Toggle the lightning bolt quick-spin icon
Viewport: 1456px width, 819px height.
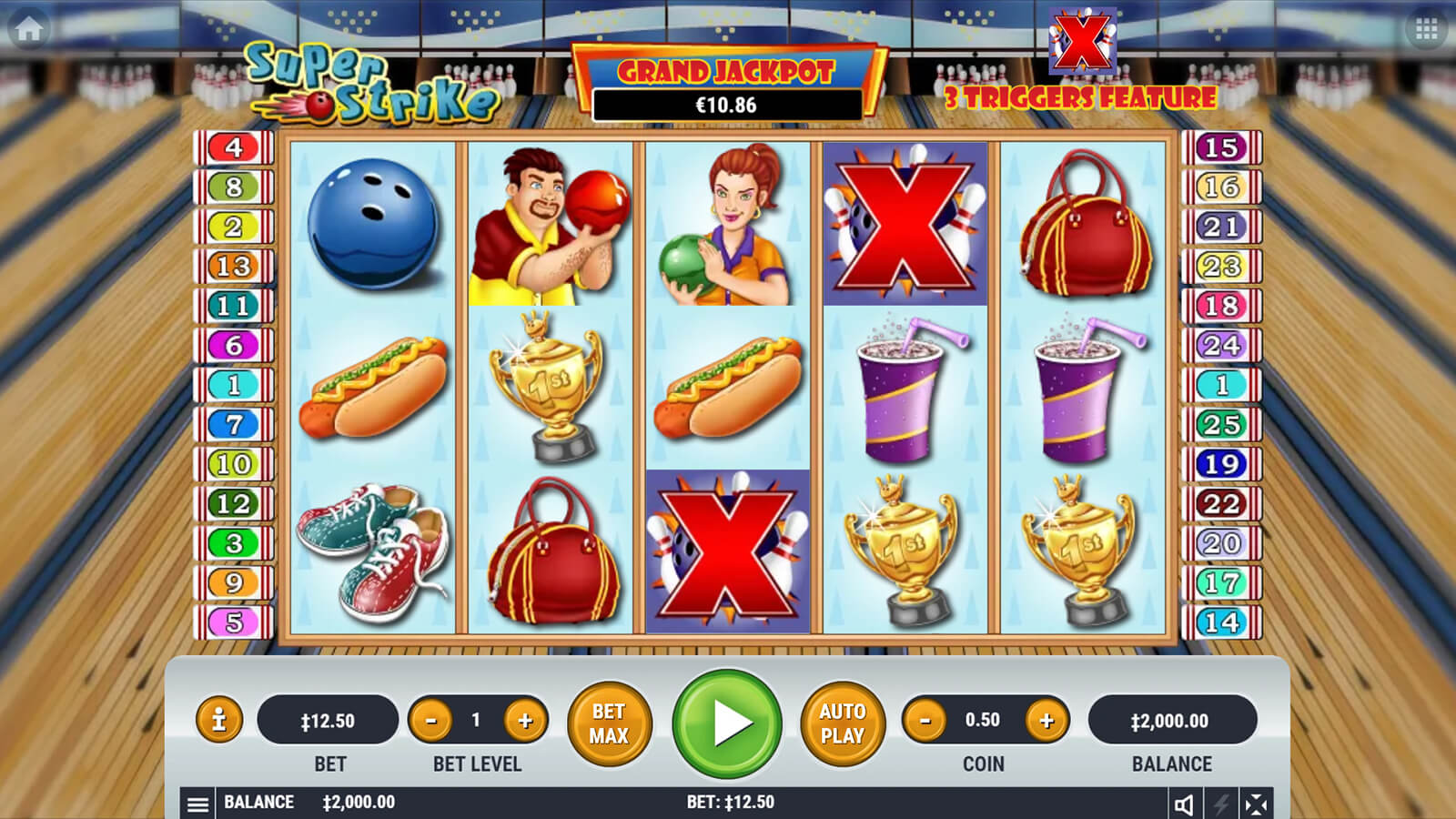point(1221,804)
